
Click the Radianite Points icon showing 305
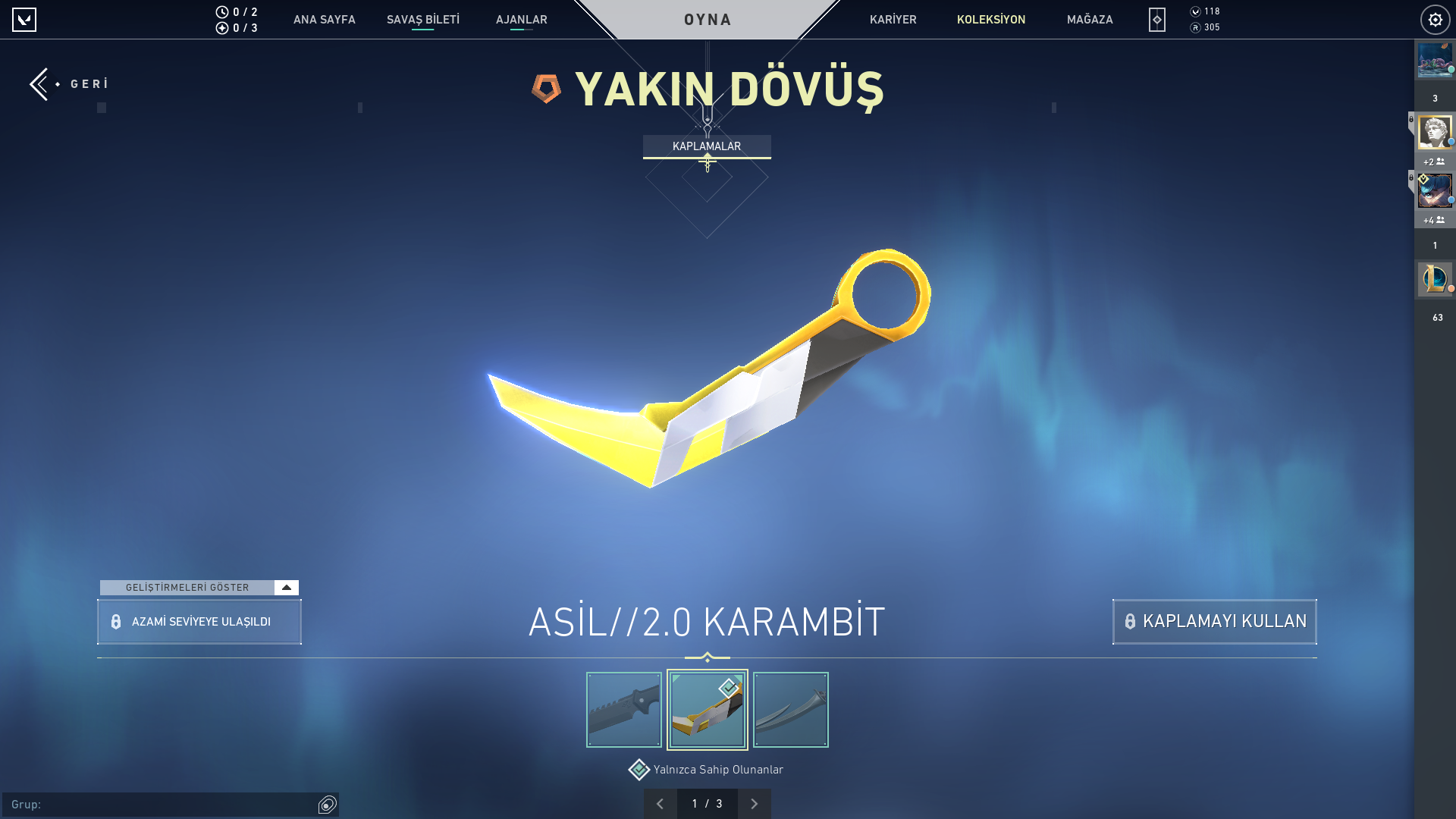(x=1197, y=29)
